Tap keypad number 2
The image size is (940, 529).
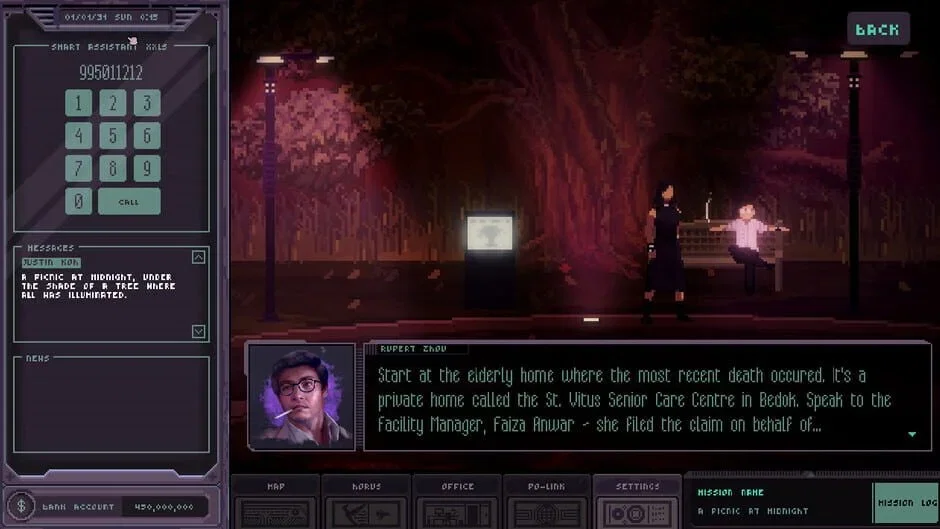(x=113, y=103)
